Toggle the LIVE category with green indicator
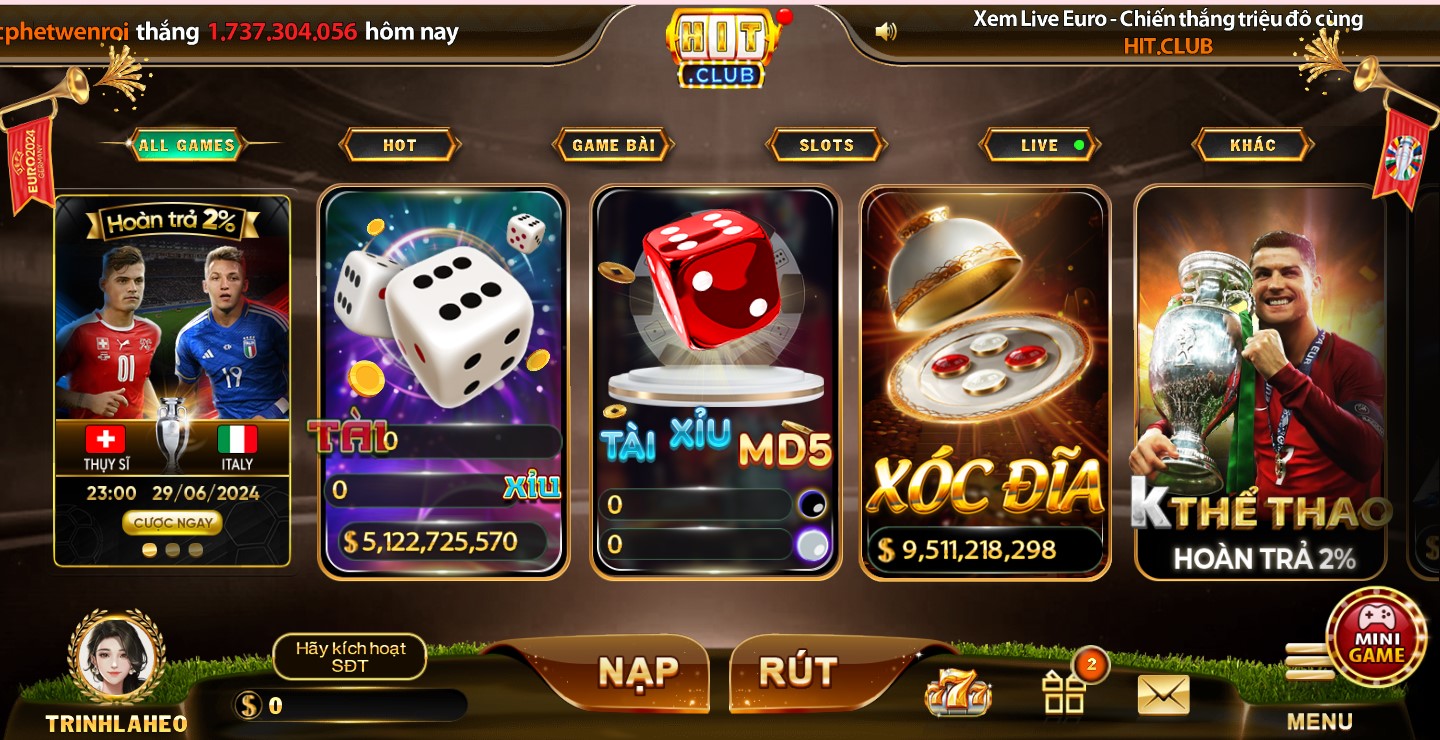Viewport: 1440px width, 740px height. pos(1039,144)
